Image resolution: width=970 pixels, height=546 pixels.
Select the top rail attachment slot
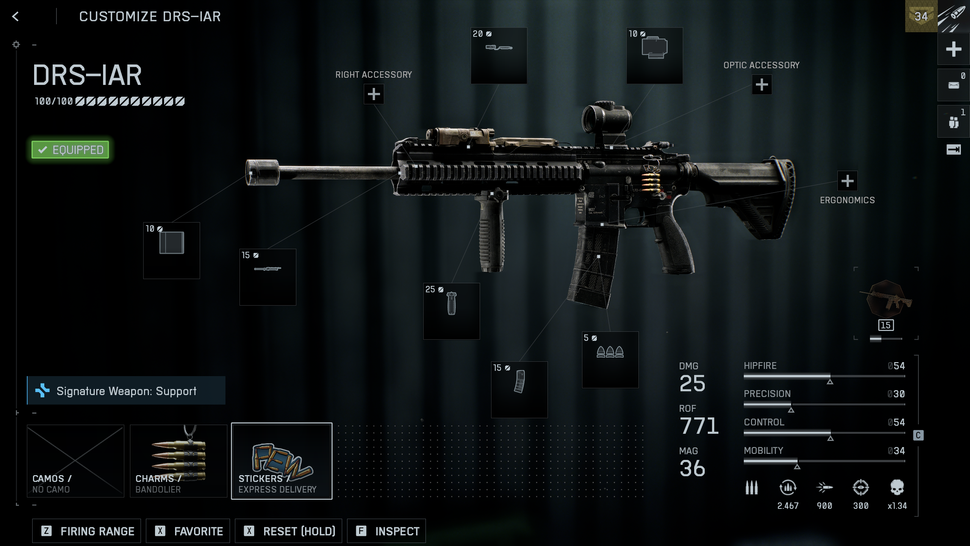(499, 56)
